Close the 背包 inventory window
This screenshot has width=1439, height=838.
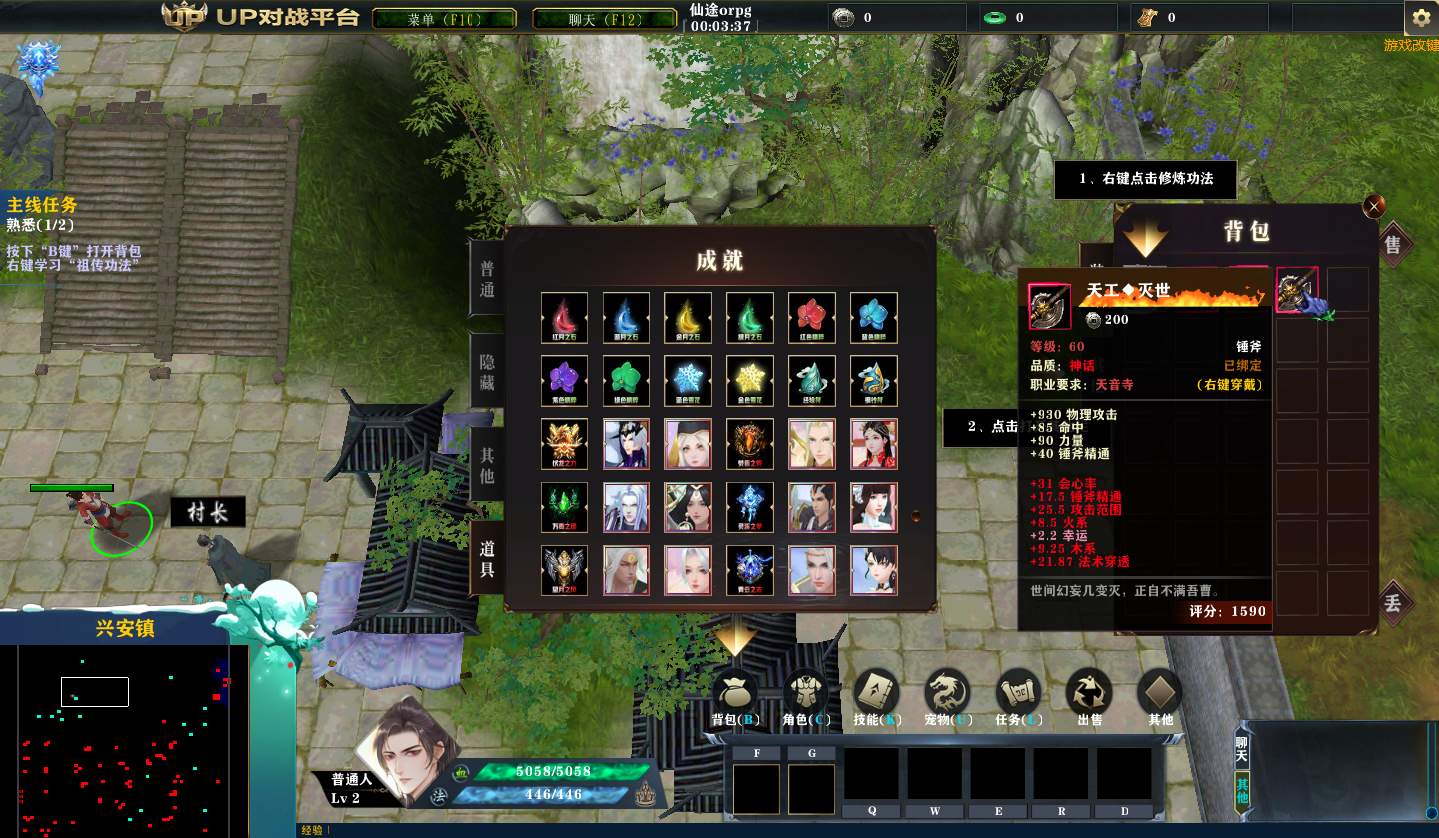[1375, 206]
